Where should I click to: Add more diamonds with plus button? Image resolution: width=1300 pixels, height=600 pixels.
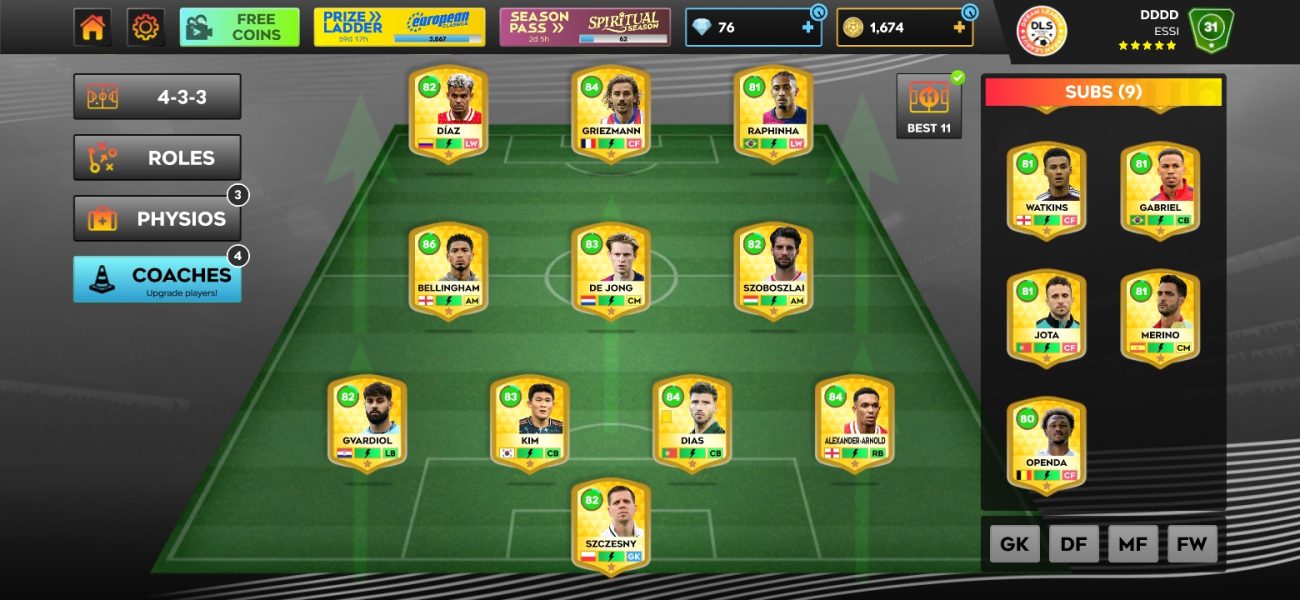(x=808, y=28)
